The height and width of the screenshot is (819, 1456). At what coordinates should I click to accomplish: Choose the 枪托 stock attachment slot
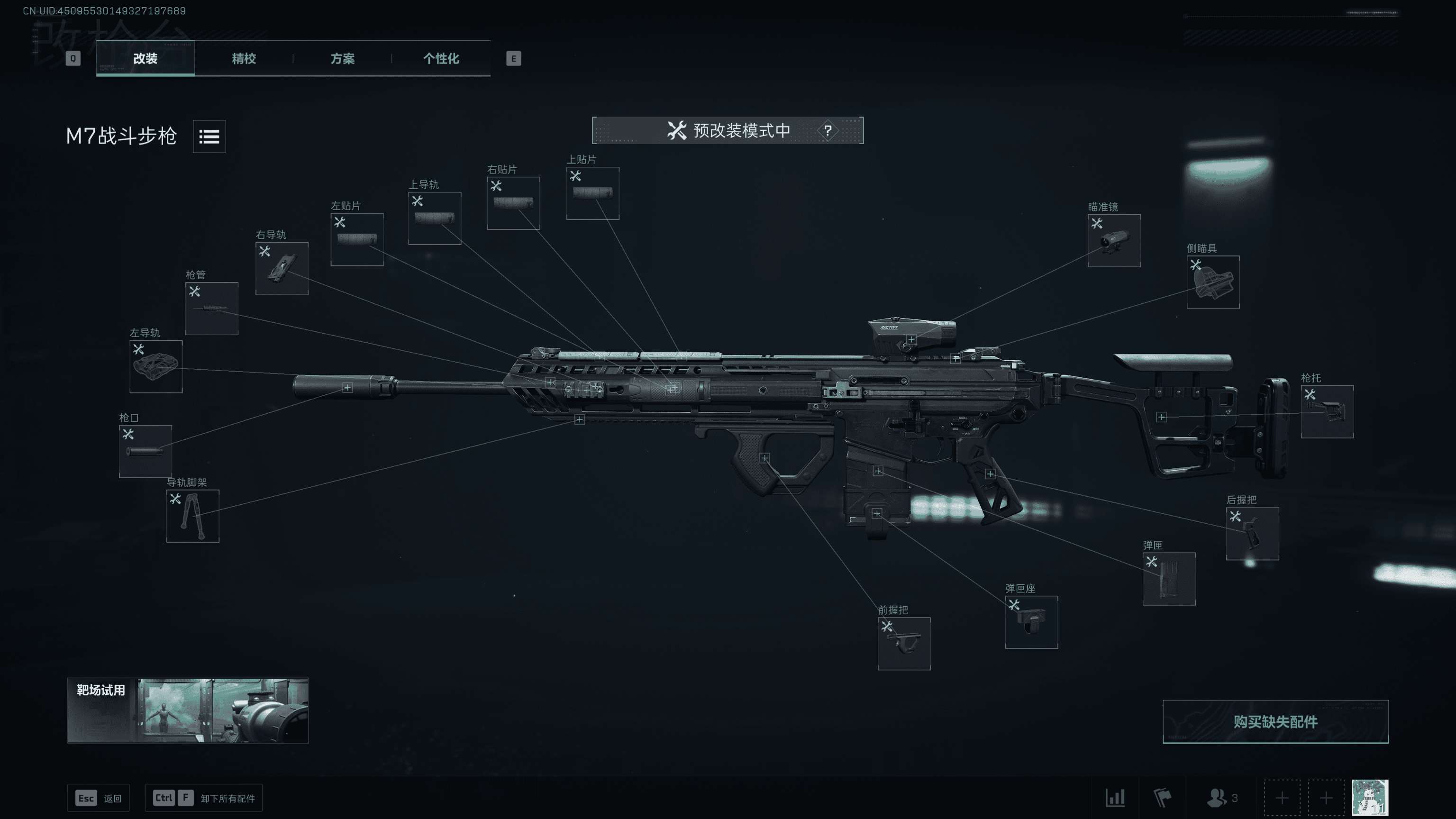(1327, 411)
